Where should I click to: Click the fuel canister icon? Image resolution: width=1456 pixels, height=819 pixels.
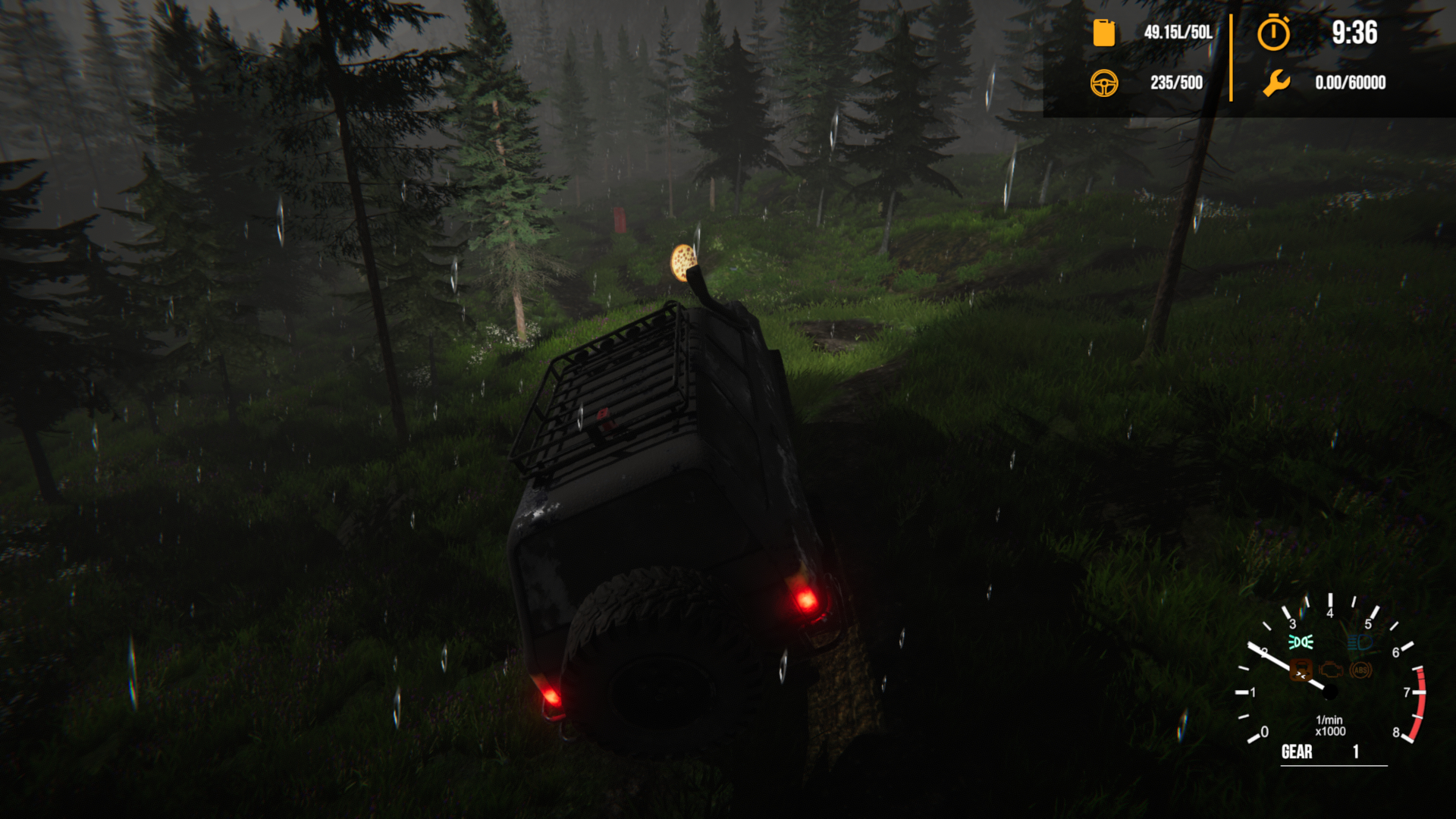pyautogui.click(x=1104, y=33)
